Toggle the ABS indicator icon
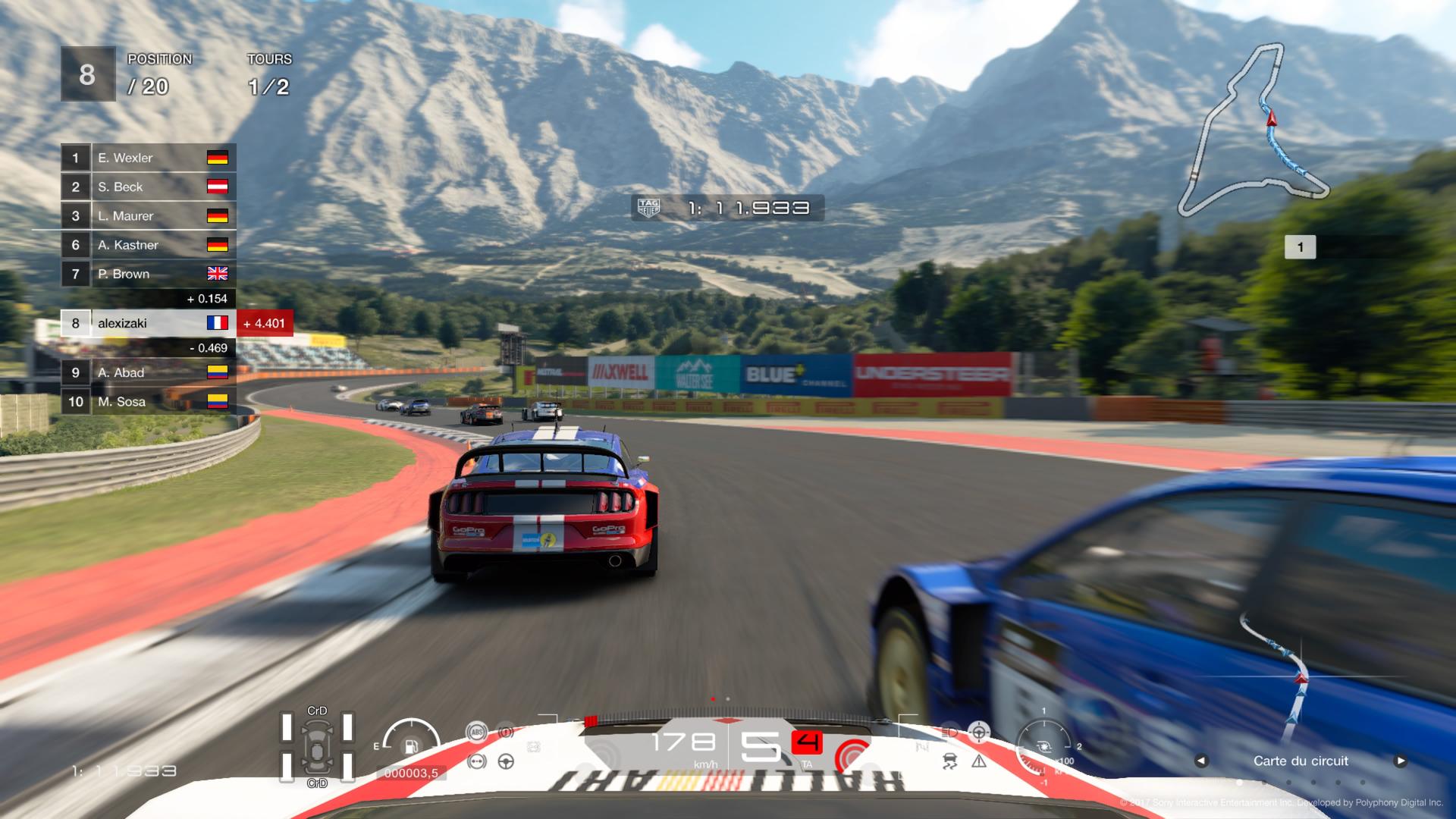 (x=476, y=732)
